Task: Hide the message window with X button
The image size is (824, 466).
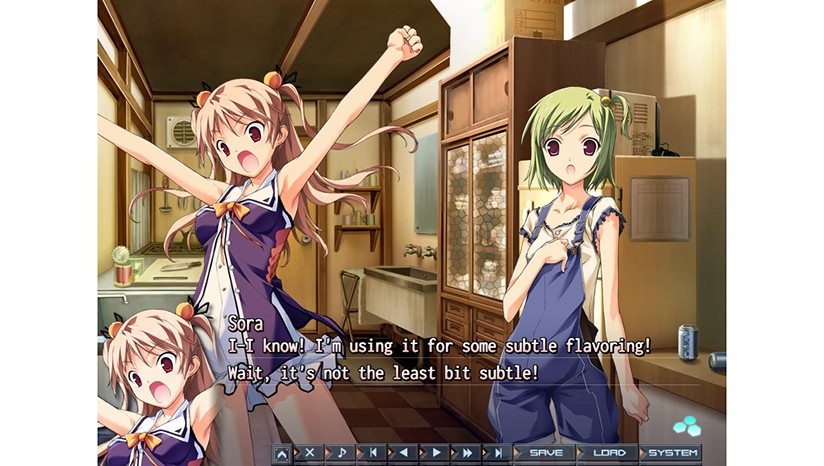Action: click(x=309, y=453)
